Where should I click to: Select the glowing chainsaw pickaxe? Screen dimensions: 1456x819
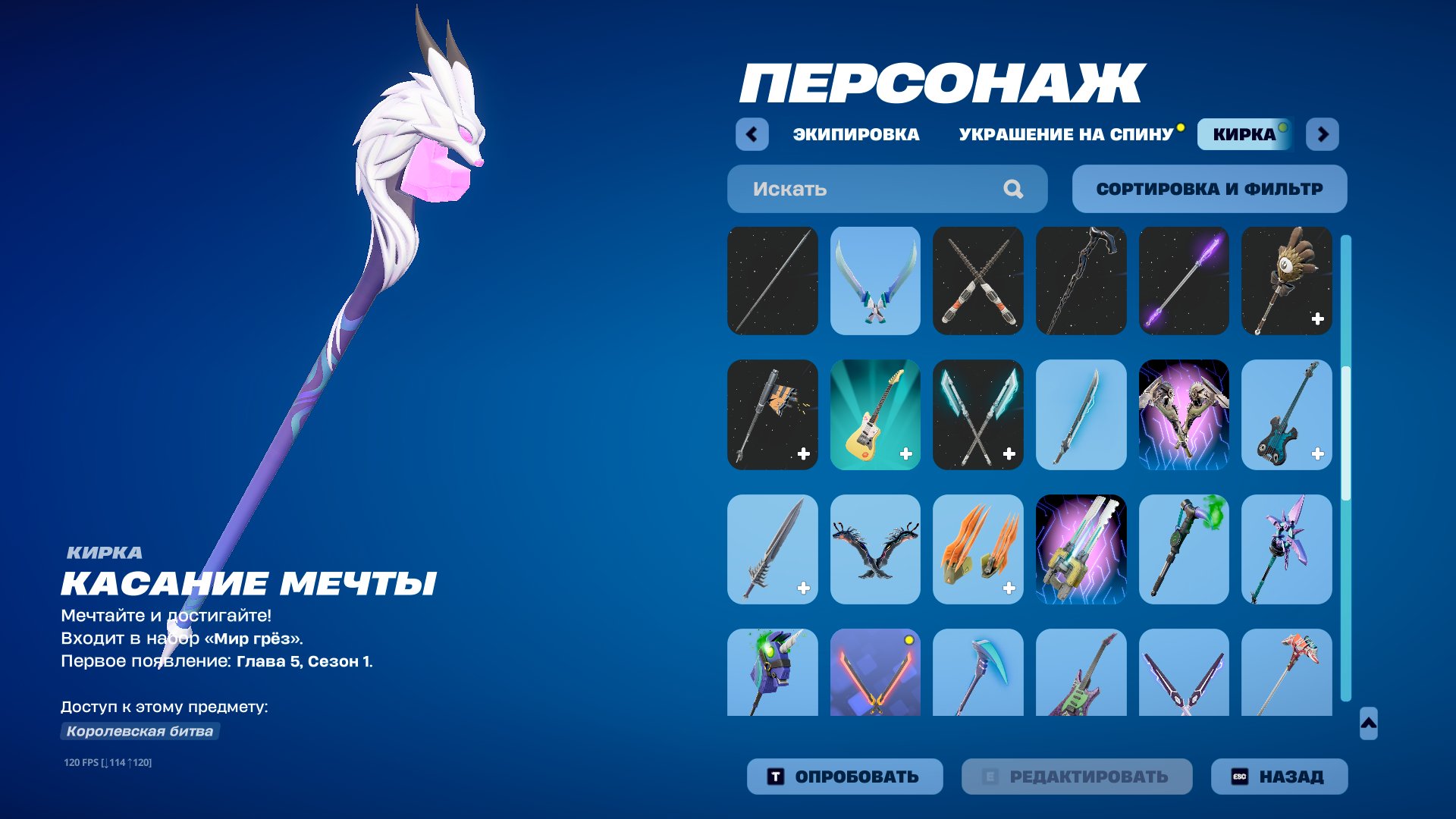click(1081, 548)
